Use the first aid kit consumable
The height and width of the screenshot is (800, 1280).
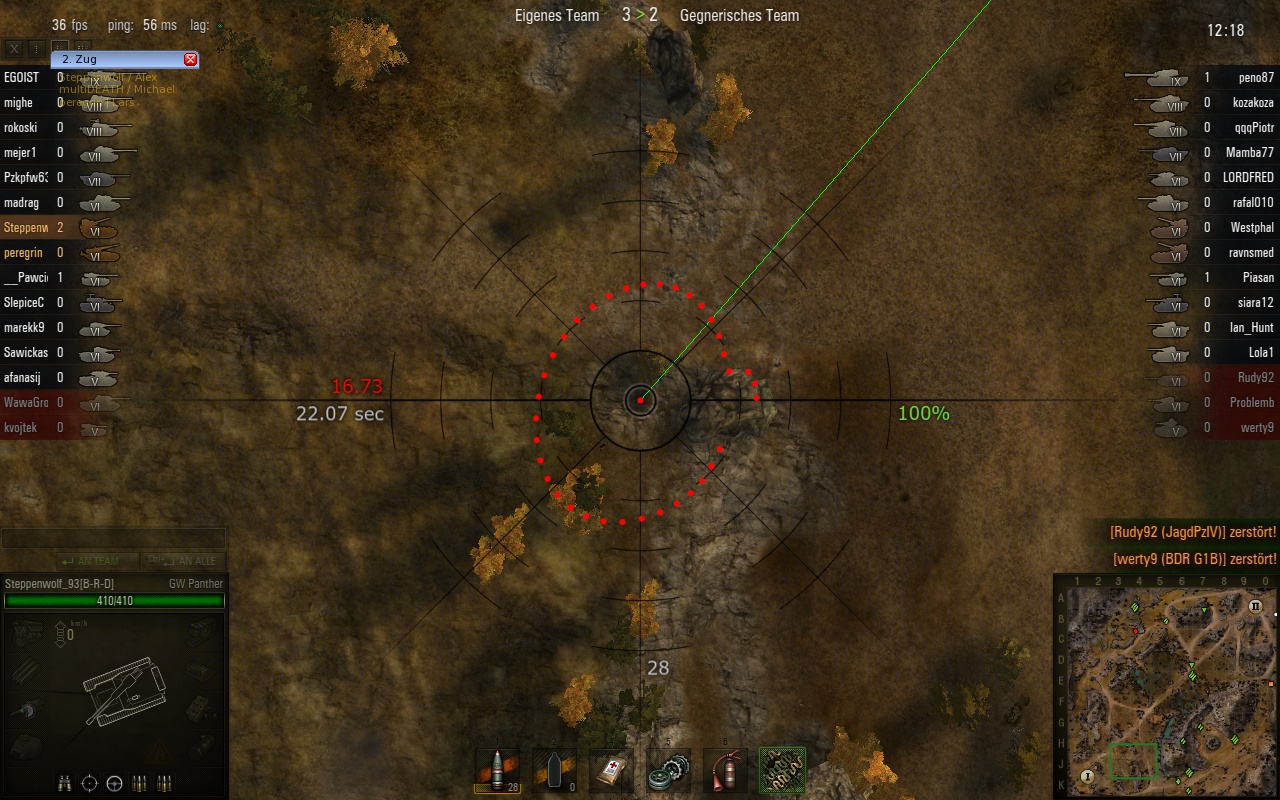[x=611, y=771]
